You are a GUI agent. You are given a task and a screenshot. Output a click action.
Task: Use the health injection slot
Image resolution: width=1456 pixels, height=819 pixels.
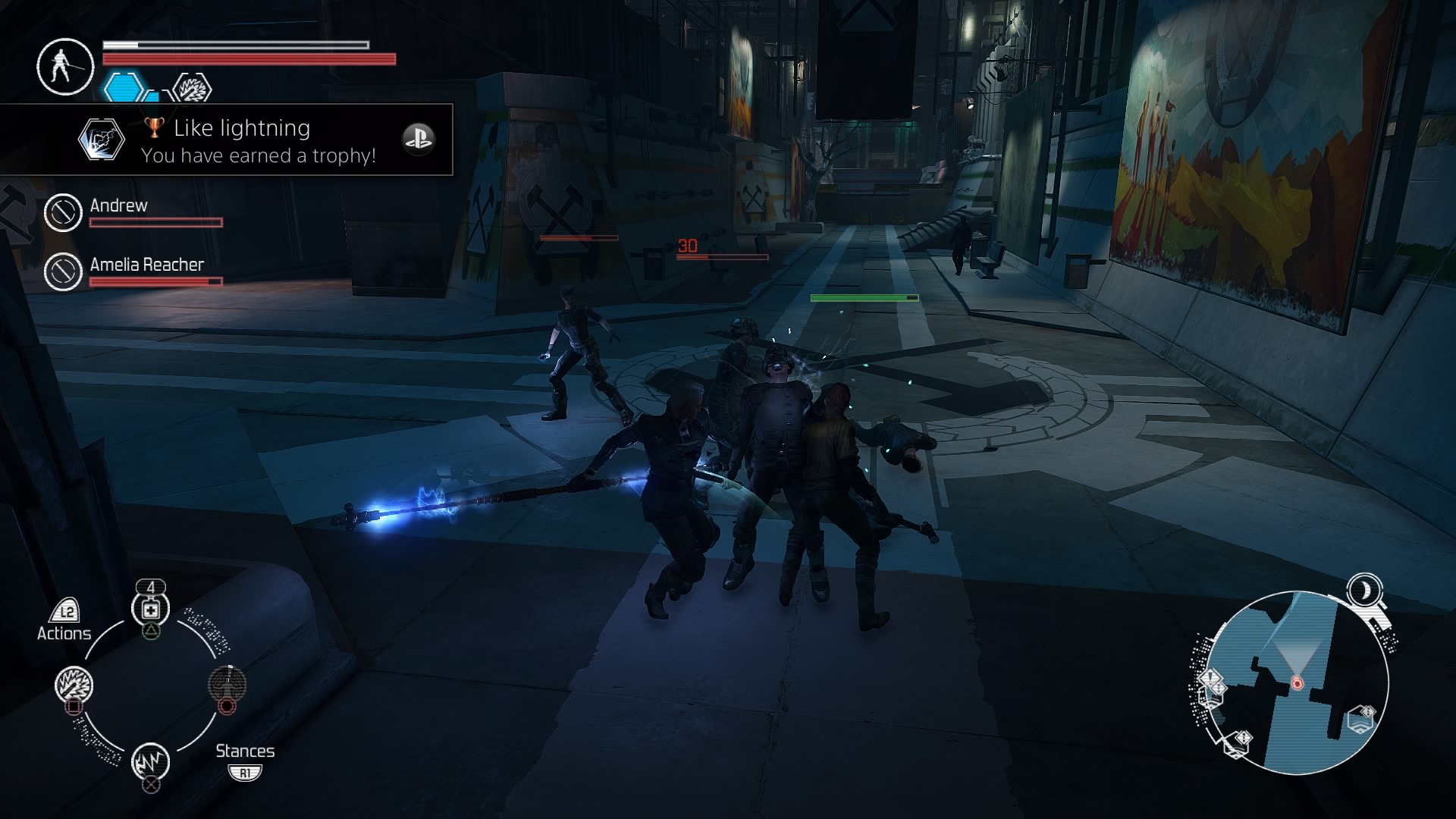(150, 609)
